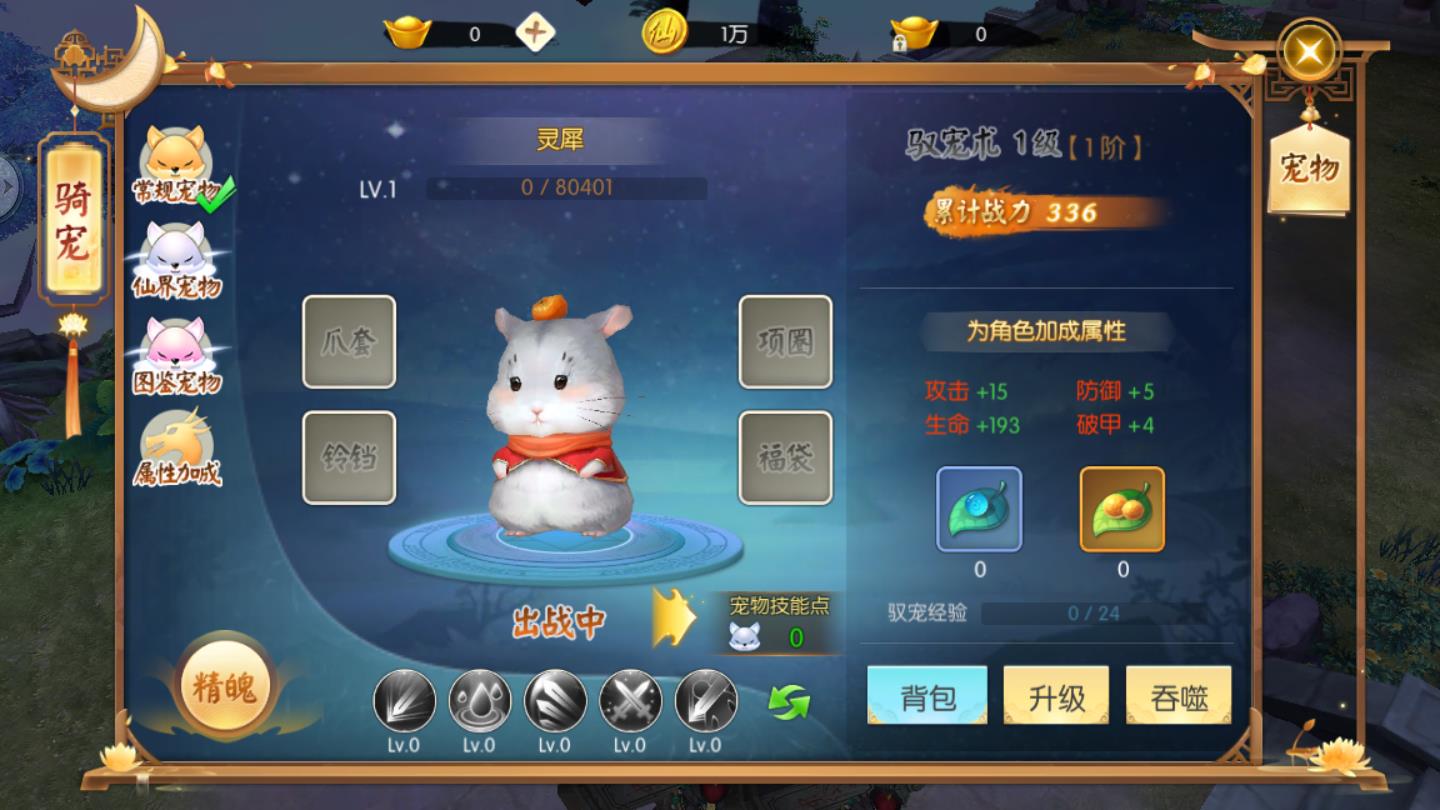Image resolution: width=1440 pixels, height=810 pixels.
Task: Open the 精魄 spirit orb
Action: coord(225,688)
